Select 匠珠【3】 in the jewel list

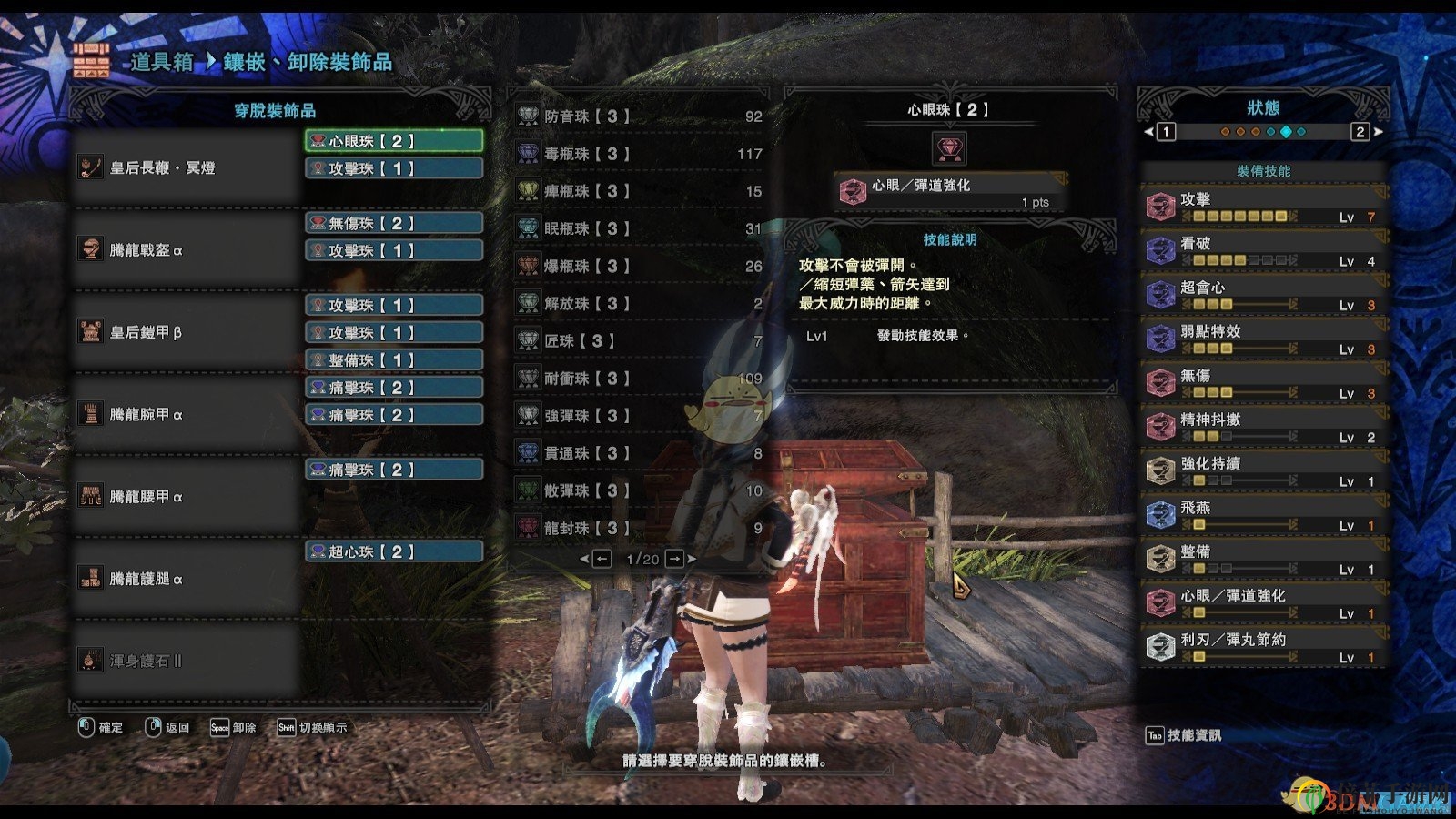click(639, 341)
